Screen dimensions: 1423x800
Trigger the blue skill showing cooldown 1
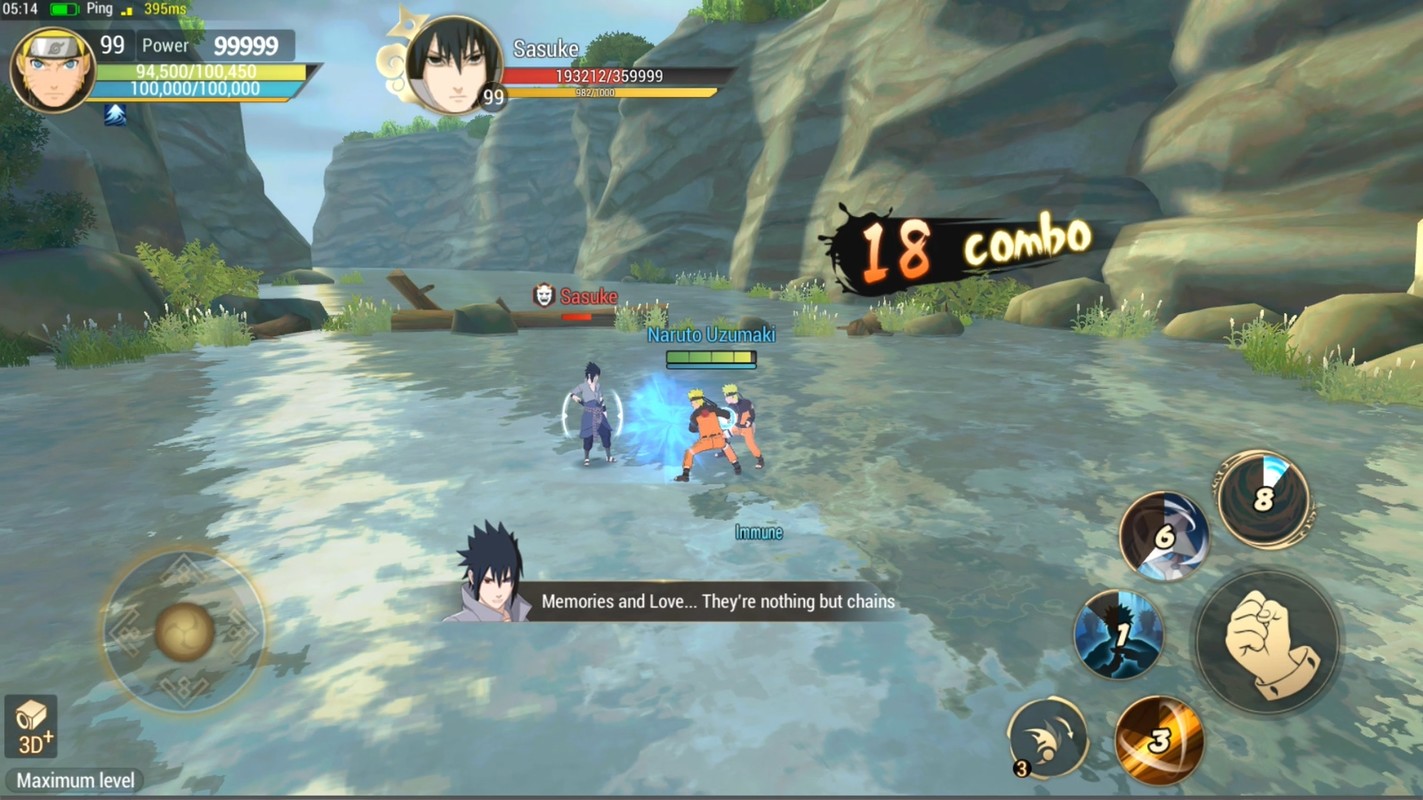(x=1119, y=635)
